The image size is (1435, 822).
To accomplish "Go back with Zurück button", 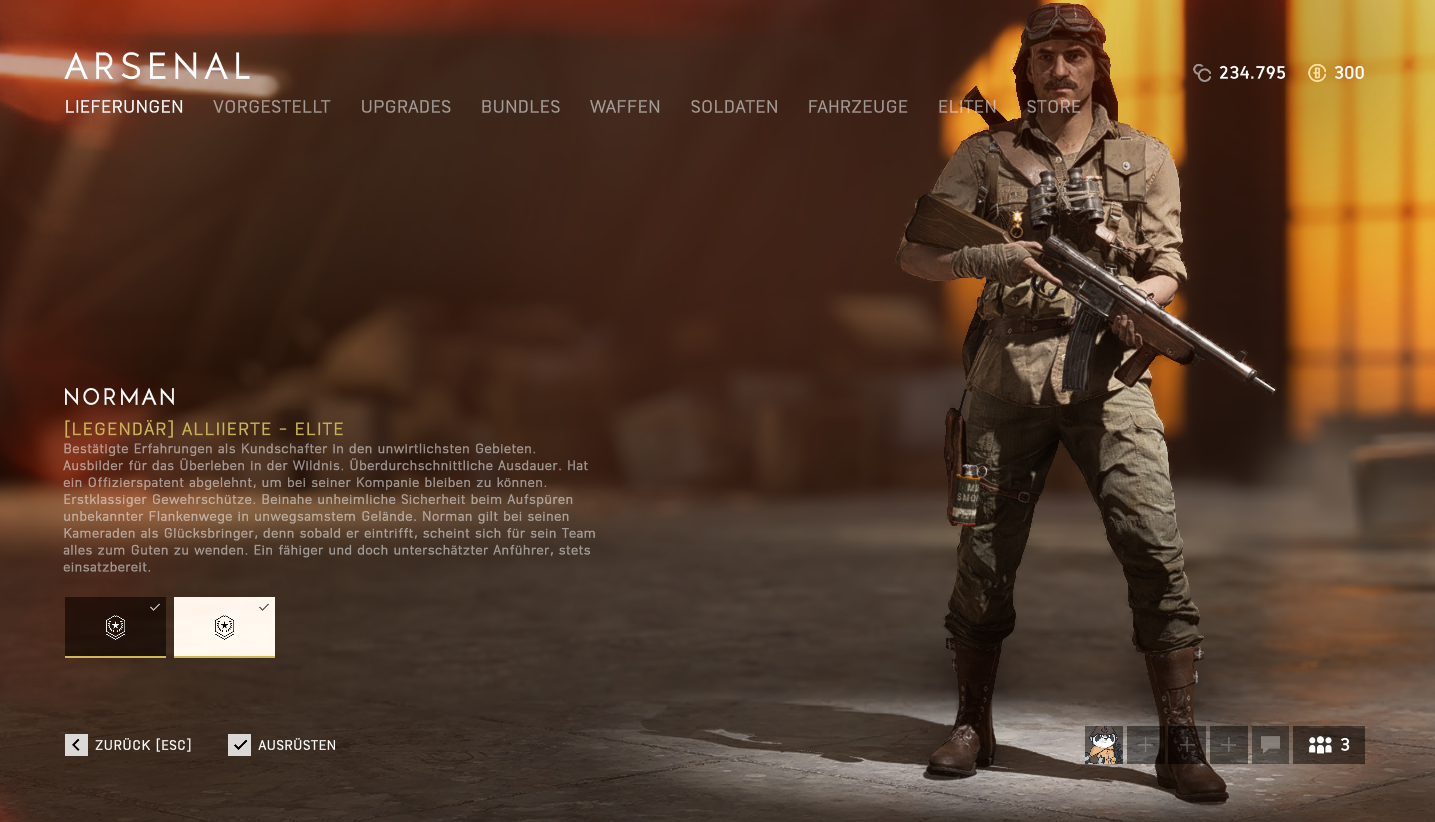I will coord(129,745).
